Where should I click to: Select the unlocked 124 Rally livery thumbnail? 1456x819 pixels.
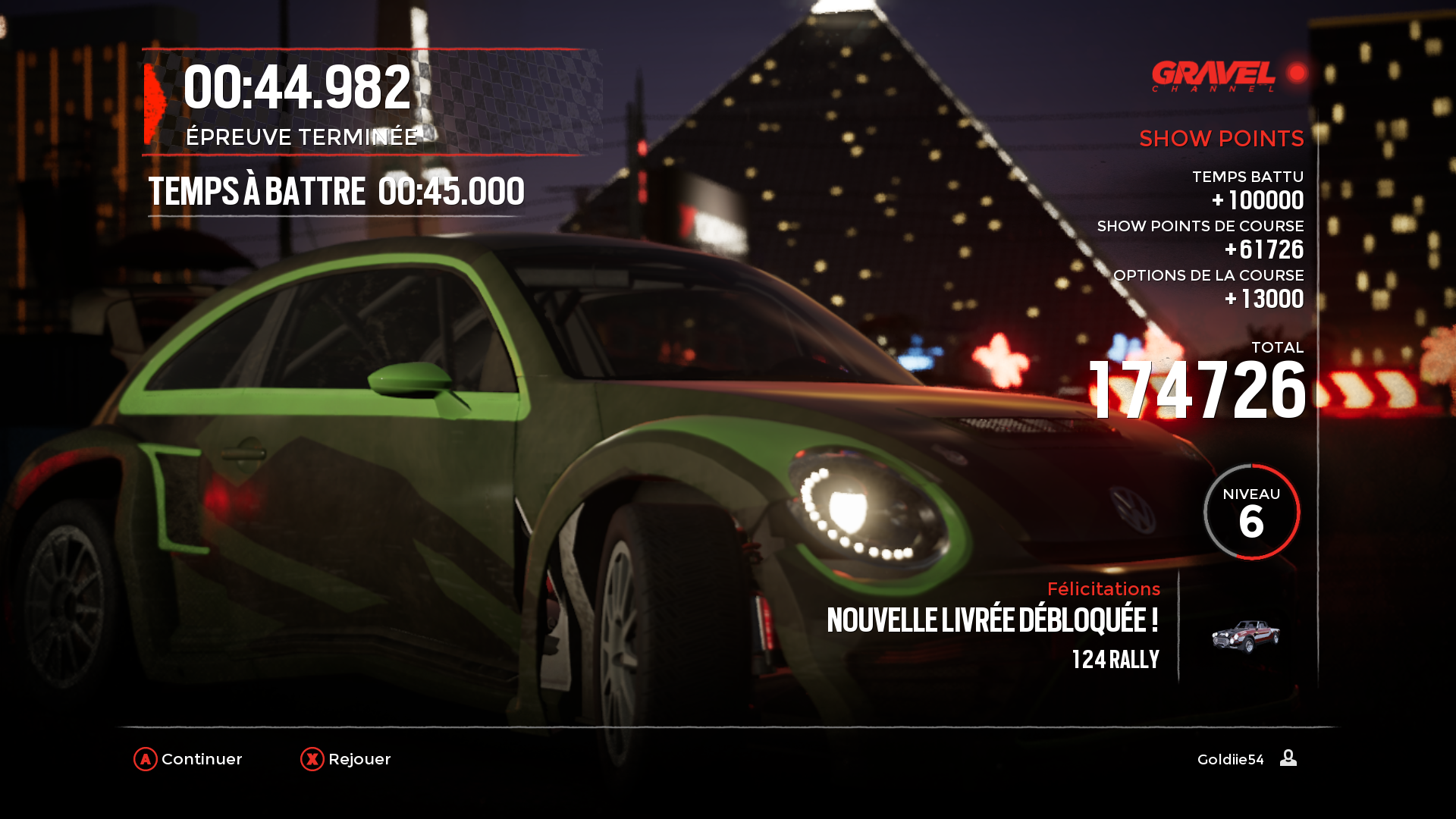pyautogui.click(x=1245, y=635)
